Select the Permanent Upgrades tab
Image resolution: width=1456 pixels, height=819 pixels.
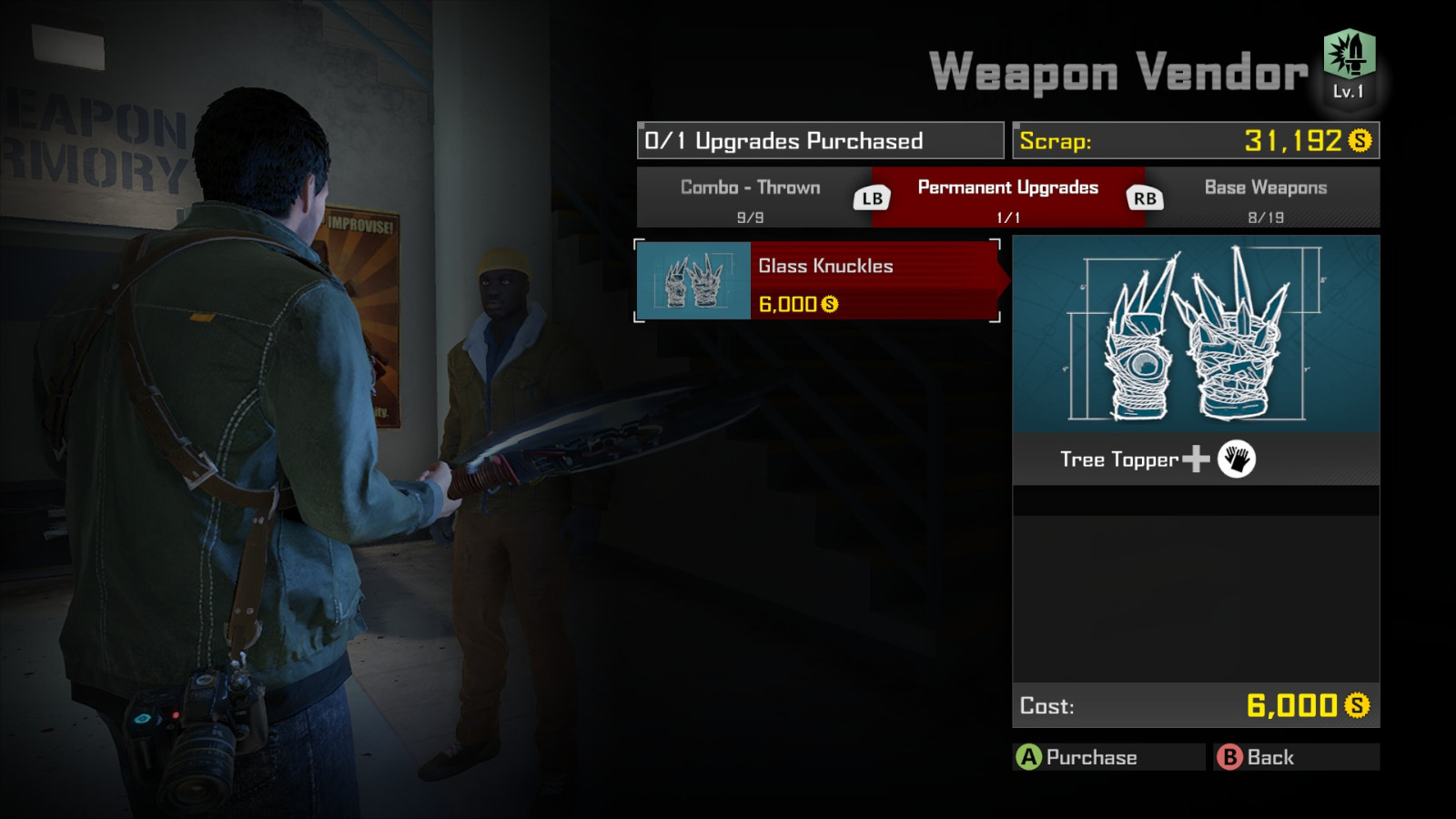click(1006, 197)
